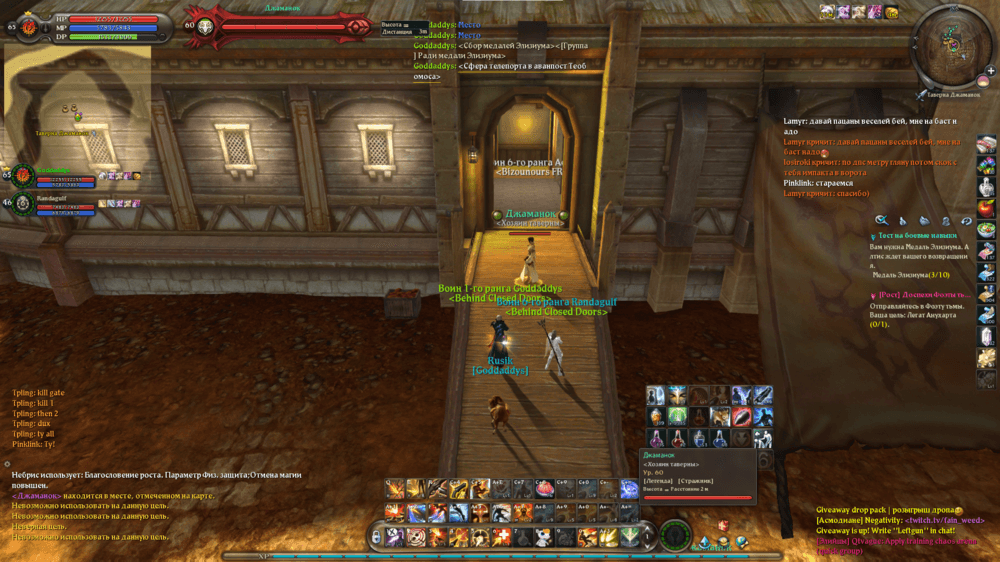Click the magnifier icon above the quest tracker
Image resolution: width=1000 pixels, height=562 pixels.
(x=881, y=220)
